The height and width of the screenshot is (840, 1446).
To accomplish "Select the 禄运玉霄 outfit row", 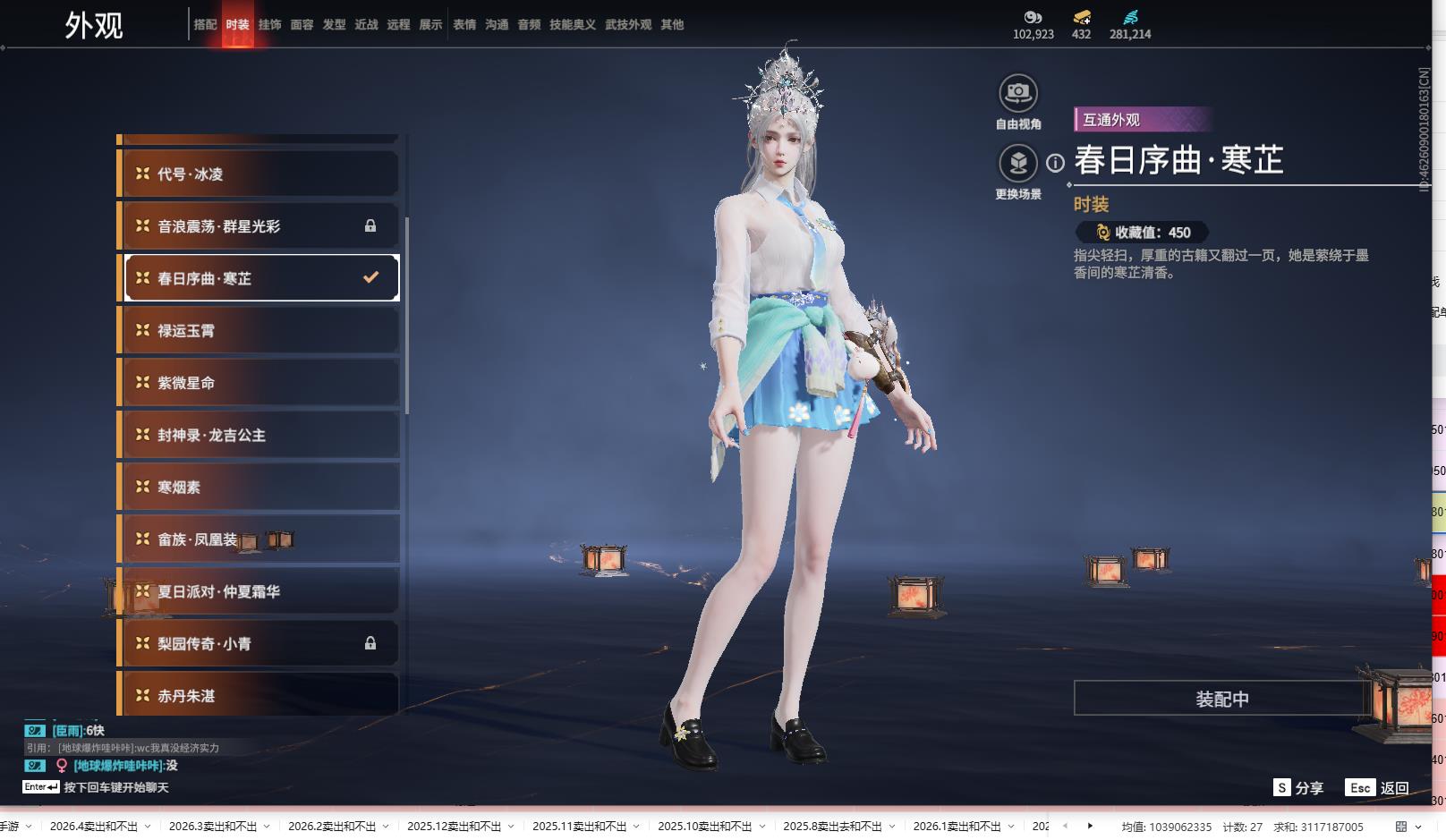I will [x=259, y=331].
